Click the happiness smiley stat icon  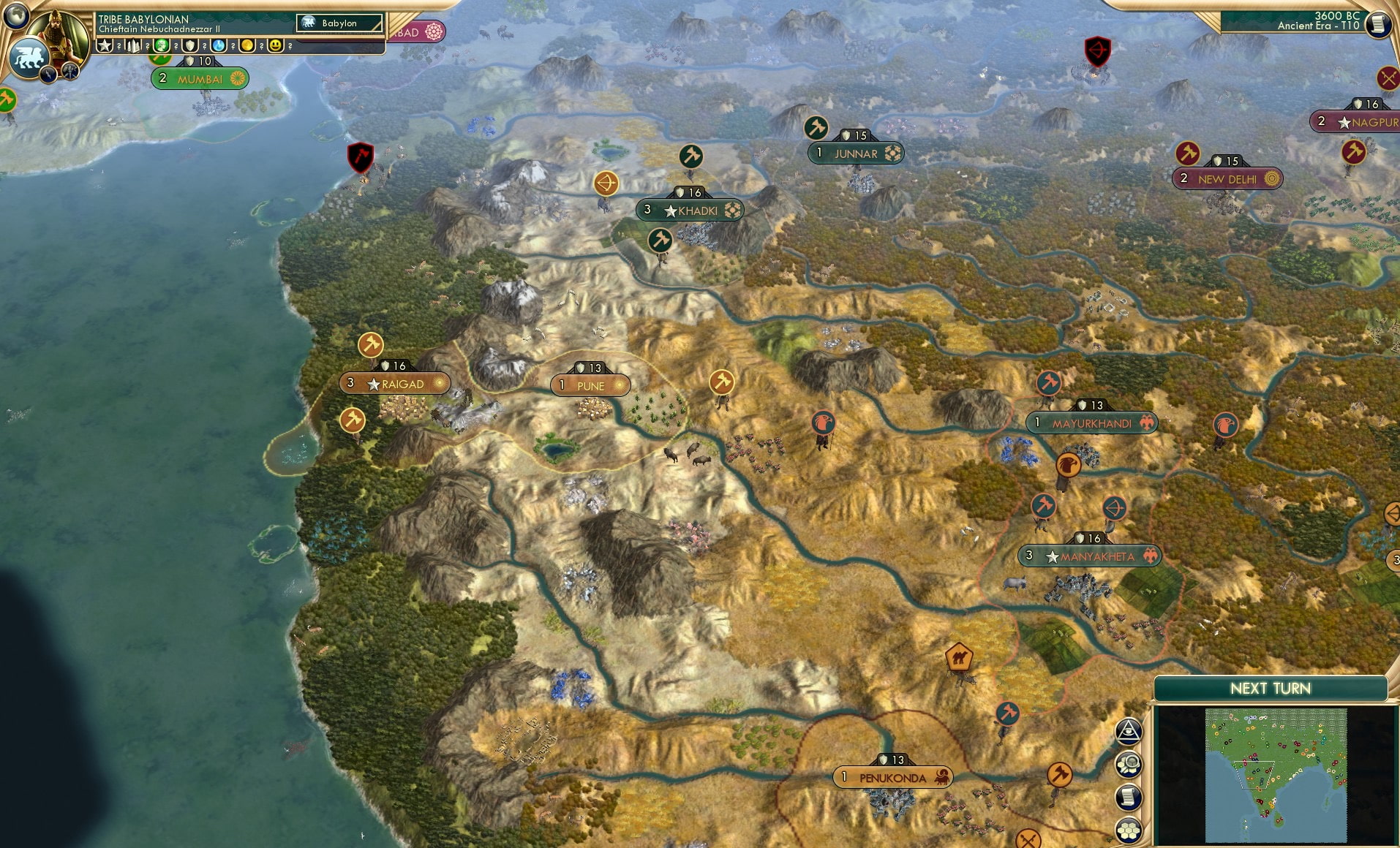pos(274,45)
